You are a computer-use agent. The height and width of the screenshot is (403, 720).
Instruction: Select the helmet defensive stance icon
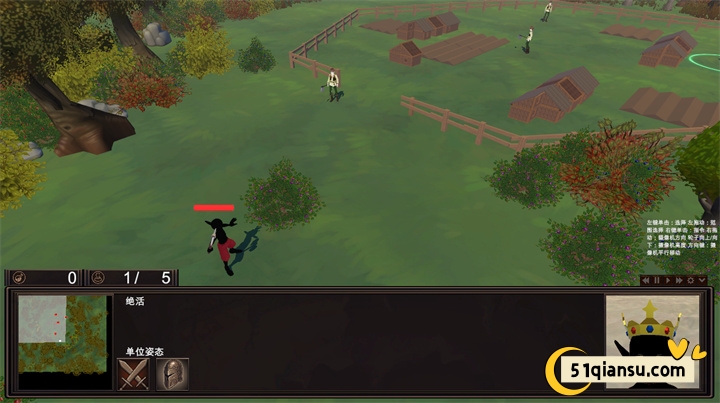tap(172, 374)
